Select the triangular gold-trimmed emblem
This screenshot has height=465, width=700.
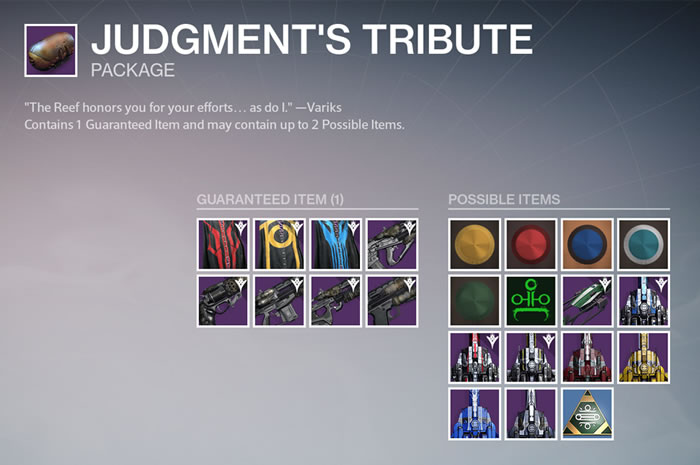(587, 413)
